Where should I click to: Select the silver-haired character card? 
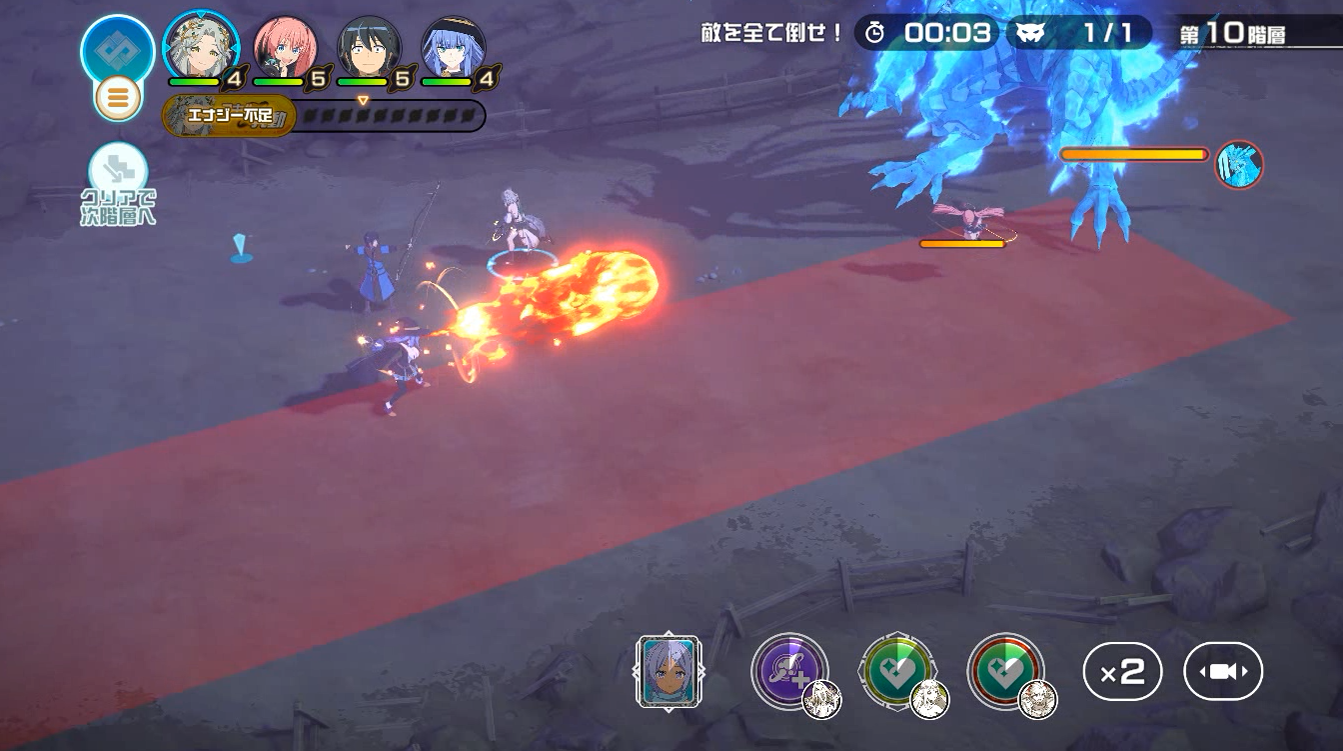669,673
